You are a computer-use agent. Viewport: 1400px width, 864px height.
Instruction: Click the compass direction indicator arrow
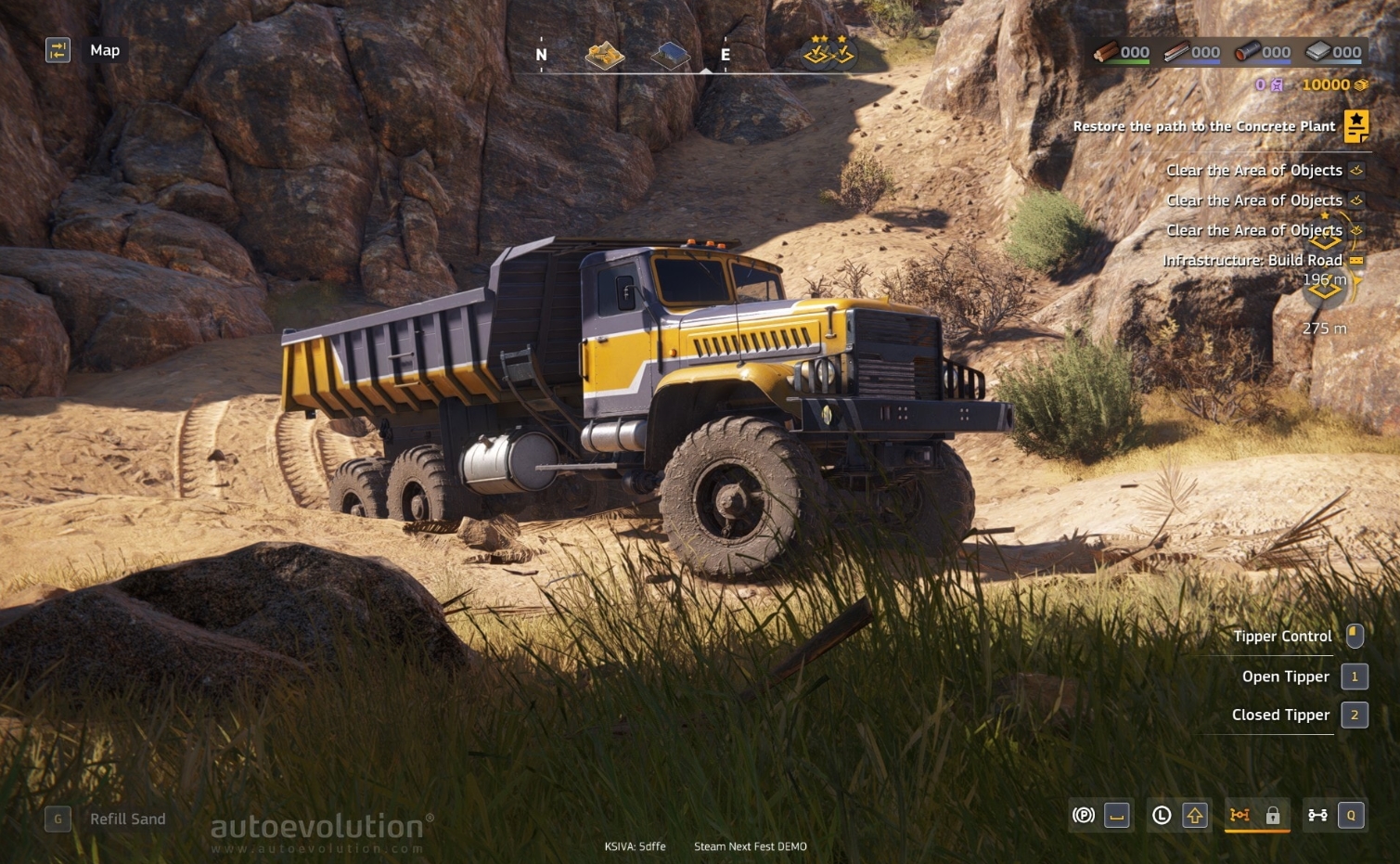[706, 71]
